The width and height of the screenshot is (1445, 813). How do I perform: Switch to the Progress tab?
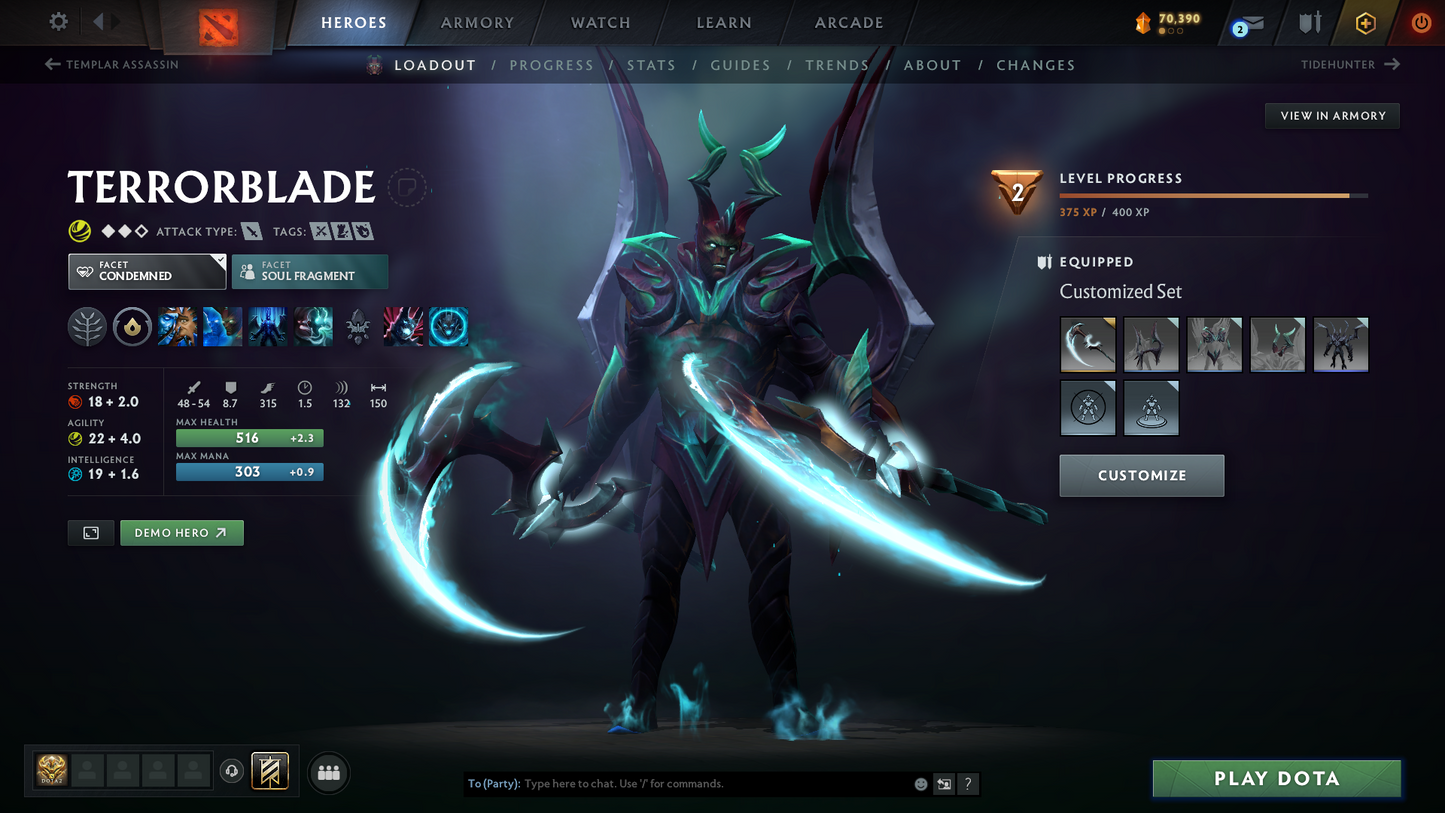click(x=551, y=65)
